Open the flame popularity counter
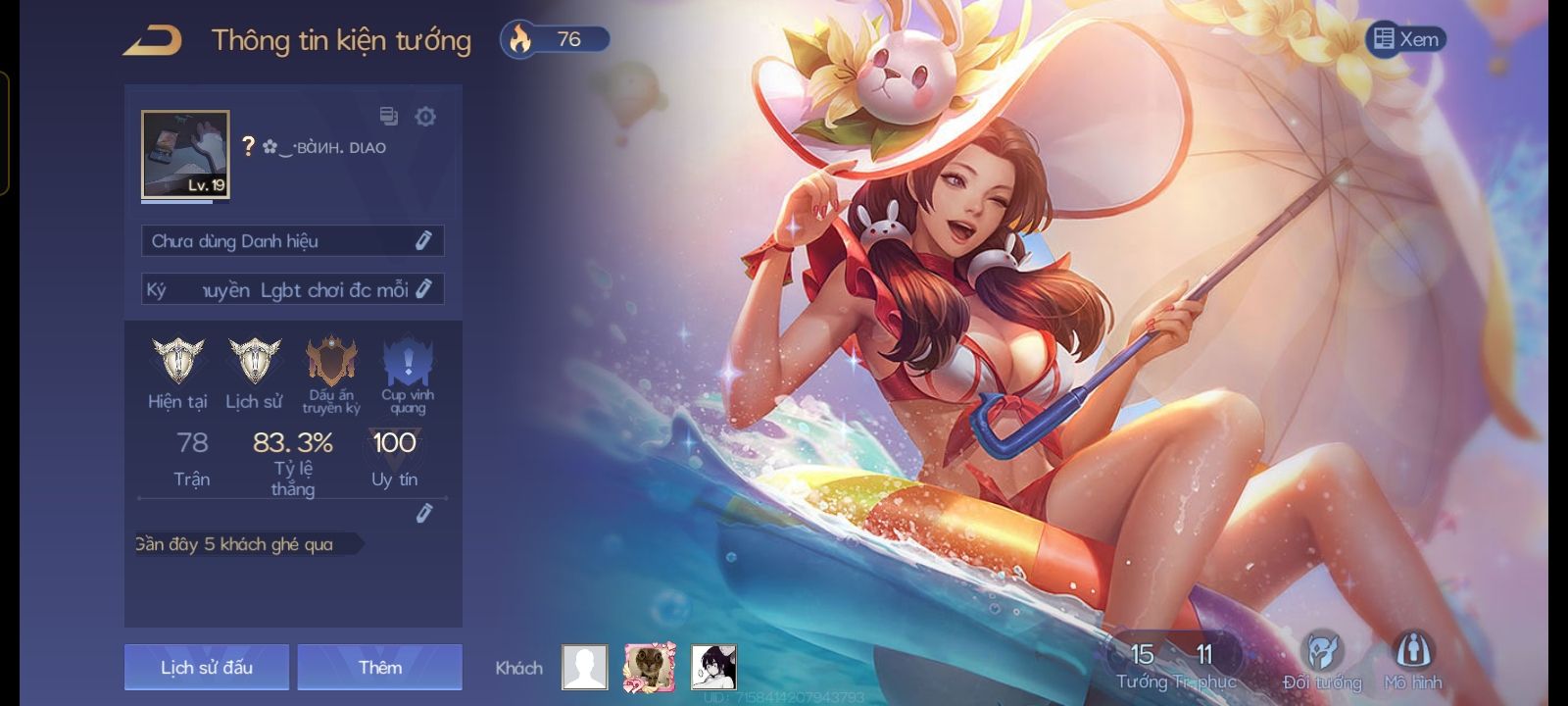1568x706 pixels. coord(555,39)
